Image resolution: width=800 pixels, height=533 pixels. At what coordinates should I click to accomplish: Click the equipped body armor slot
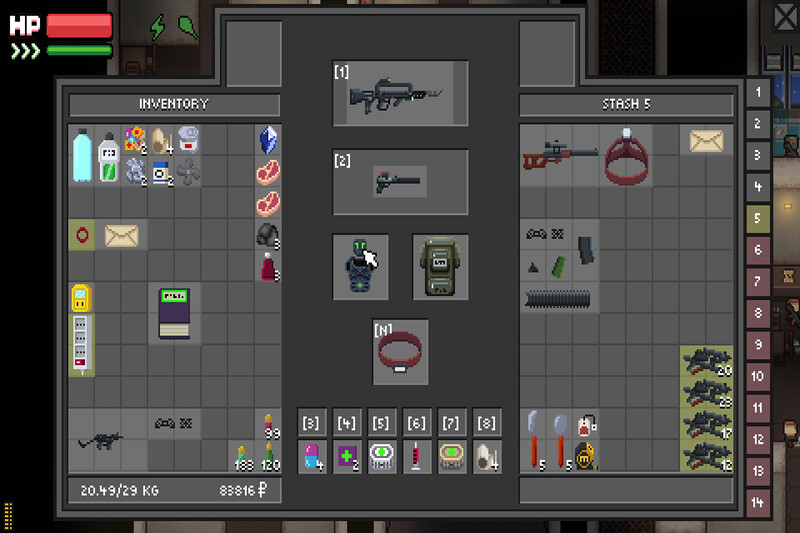(x=360, y=267)
